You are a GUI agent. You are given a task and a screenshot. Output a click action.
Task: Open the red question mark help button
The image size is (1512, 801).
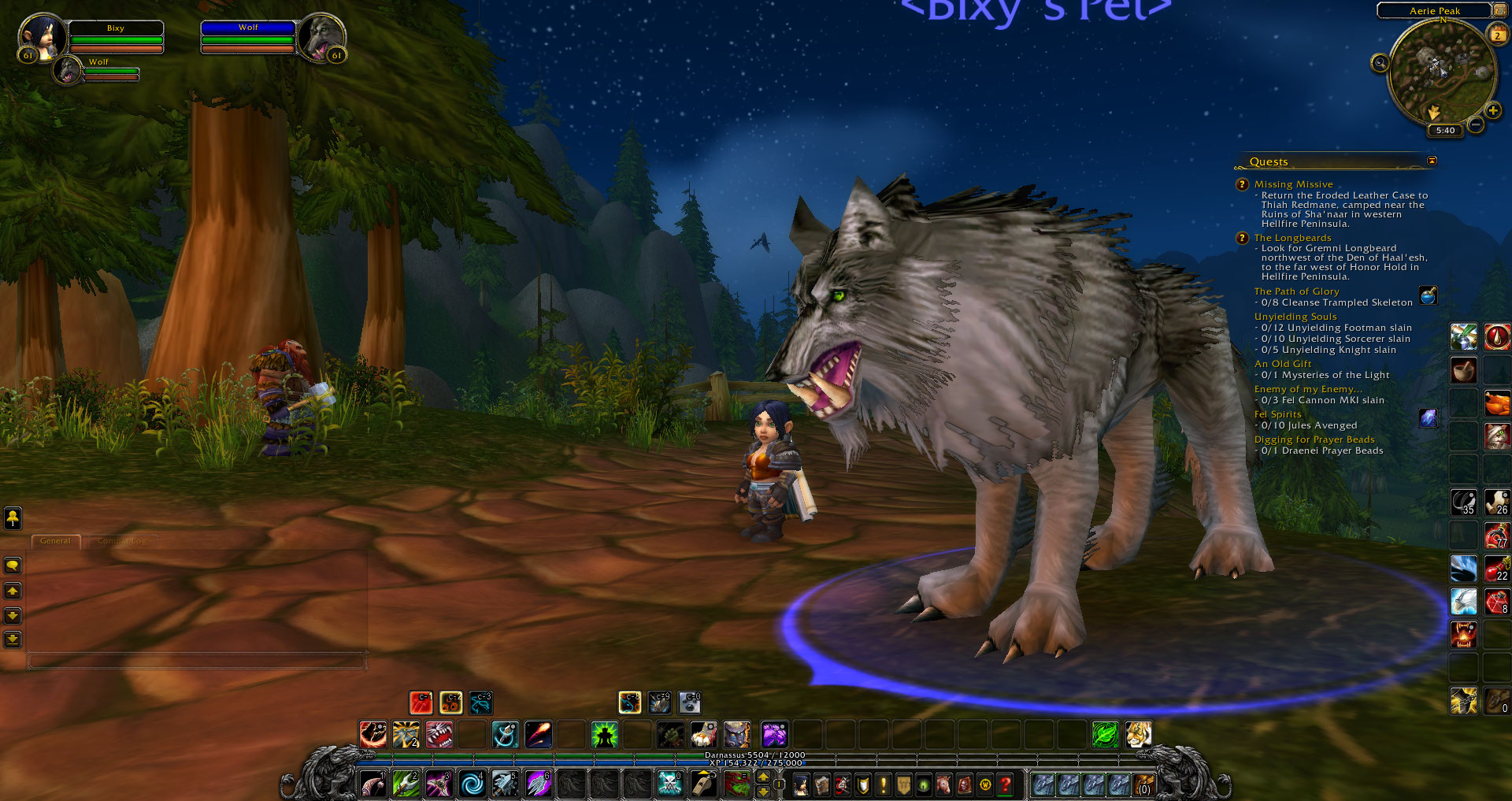pos(1005,784)
